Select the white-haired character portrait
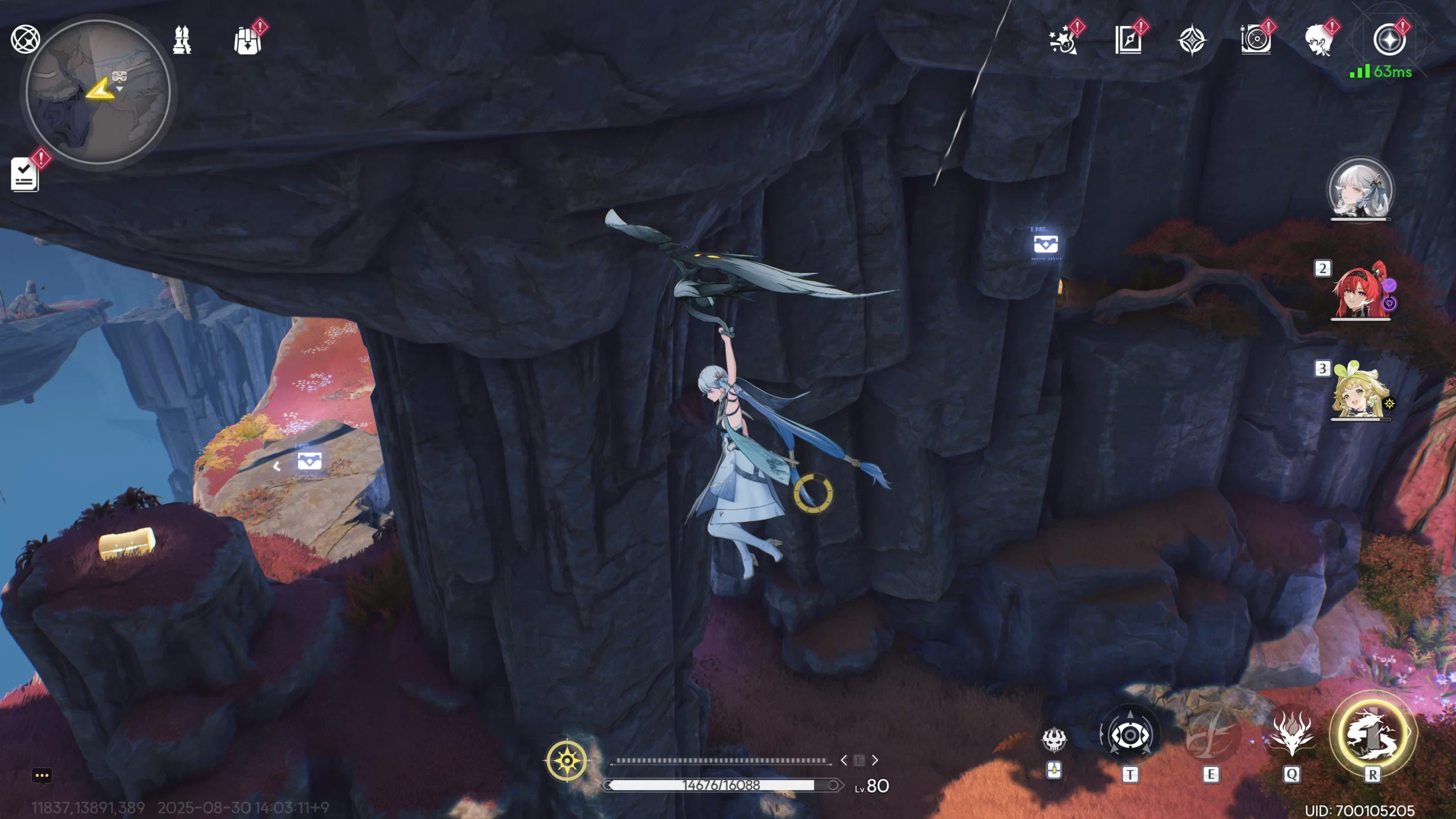The image size is (1456, 819). (x=1360, y=189)
